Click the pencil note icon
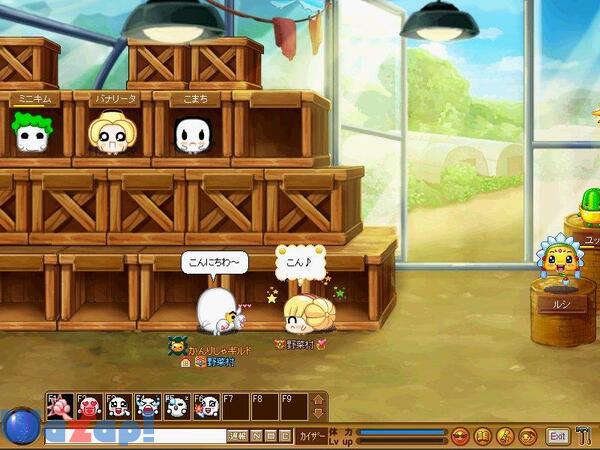This screenshot has height=450, width=600. click(x=504, y=436)
